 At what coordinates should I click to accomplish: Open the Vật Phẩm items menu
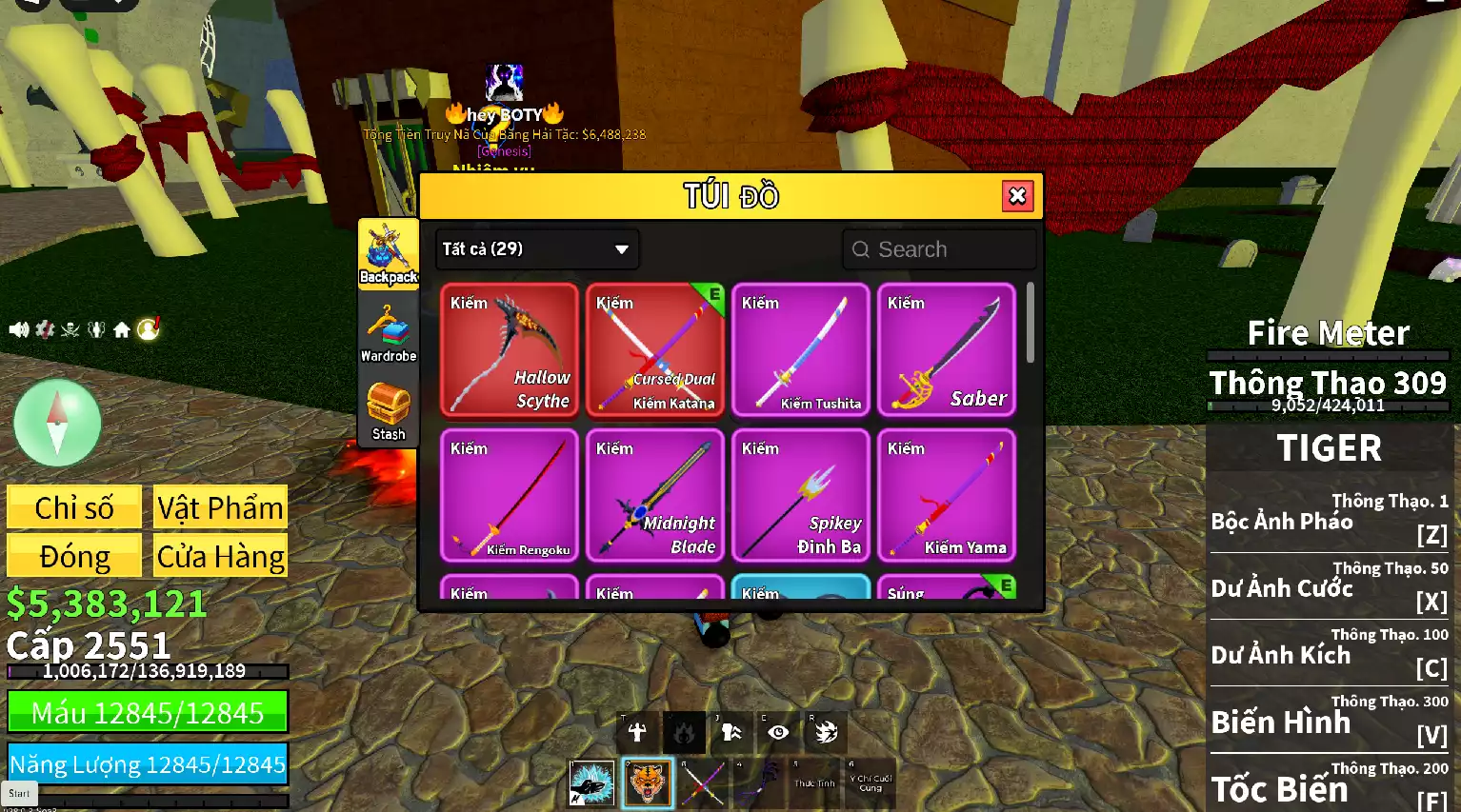220,507
